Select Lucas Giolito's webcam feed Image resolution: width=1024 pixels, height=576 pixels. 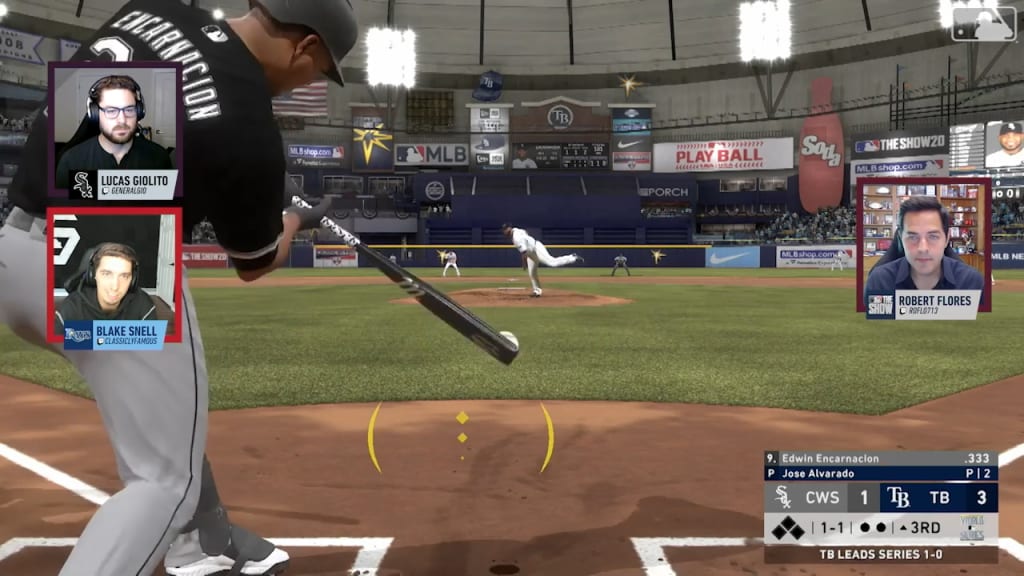coord(115,128)
